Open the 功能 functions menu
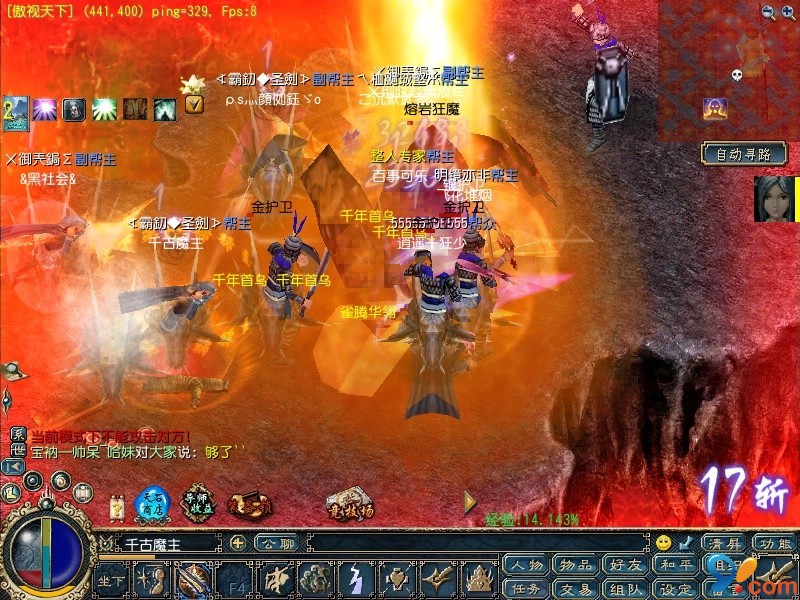800x600 pixels. (774, 543)
